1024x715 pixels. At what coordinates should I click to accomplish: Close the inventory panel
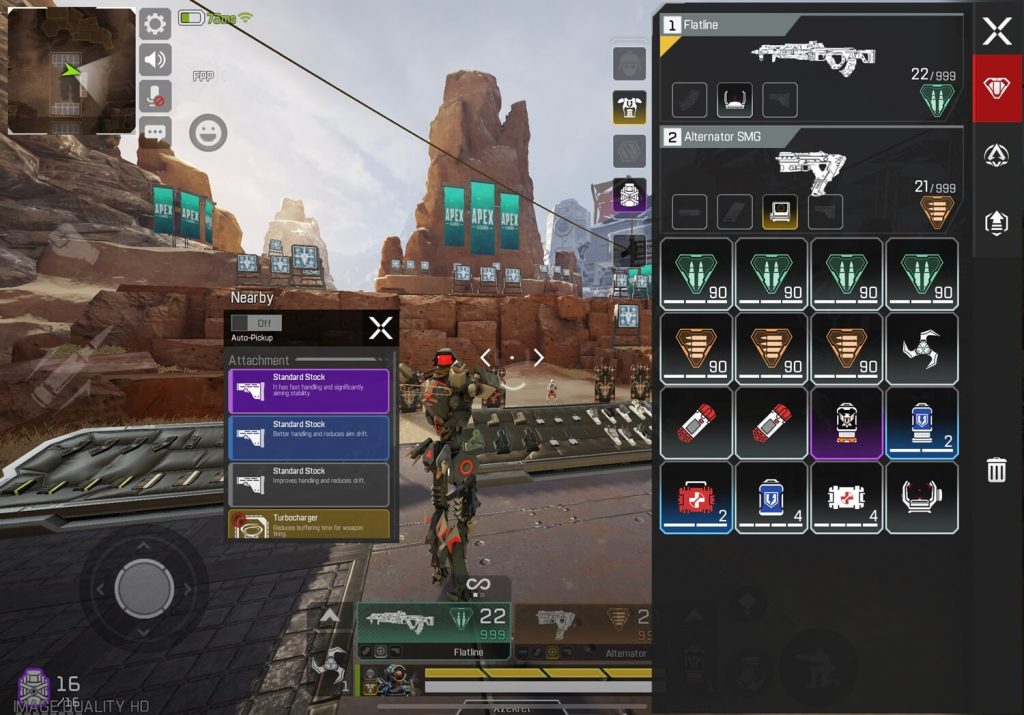pyautogui.click(x=996, y=32)
